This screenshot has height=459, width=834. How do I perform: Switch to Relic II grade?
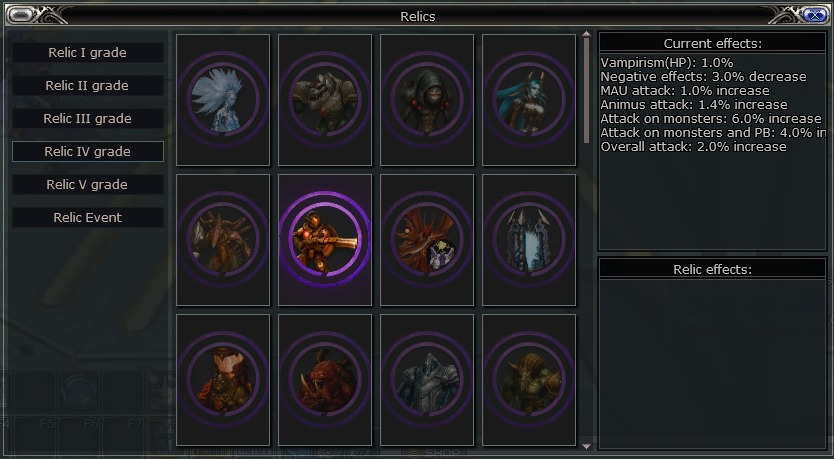pos(88,85)
